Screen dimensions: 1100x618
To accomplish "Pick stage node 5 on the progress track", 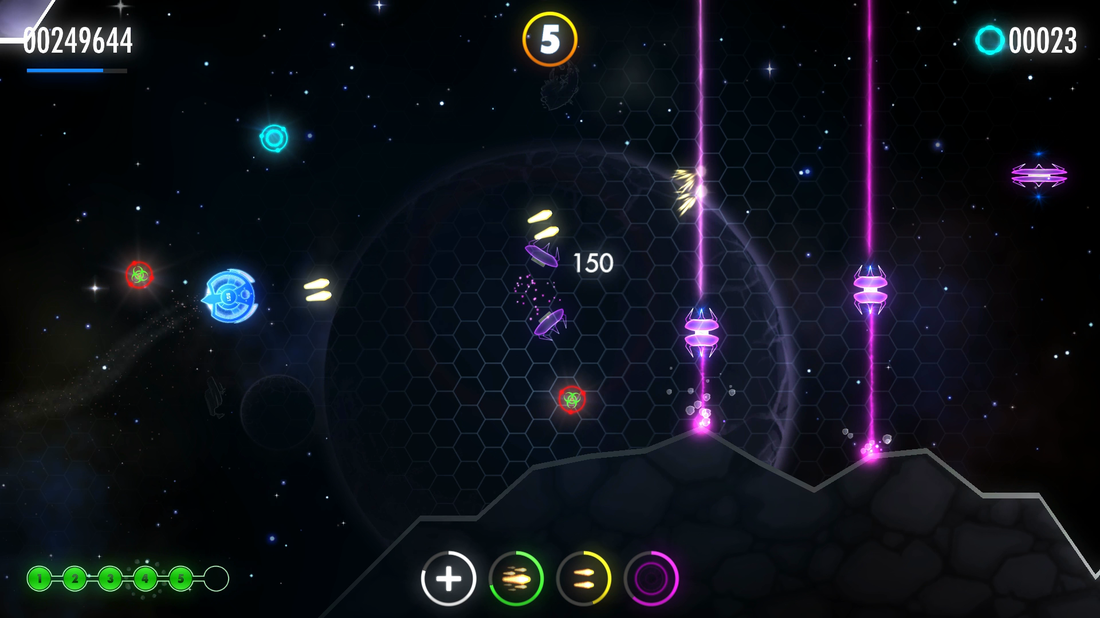I will 180,578.
